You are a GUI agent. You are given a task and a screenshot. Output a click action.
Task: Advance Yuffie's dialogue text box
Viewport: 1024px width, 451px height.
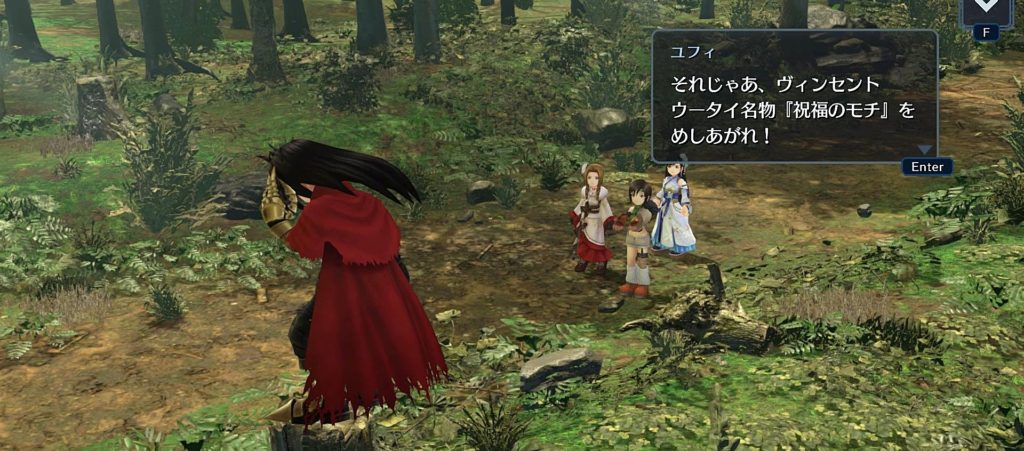[x=926, y=166]
